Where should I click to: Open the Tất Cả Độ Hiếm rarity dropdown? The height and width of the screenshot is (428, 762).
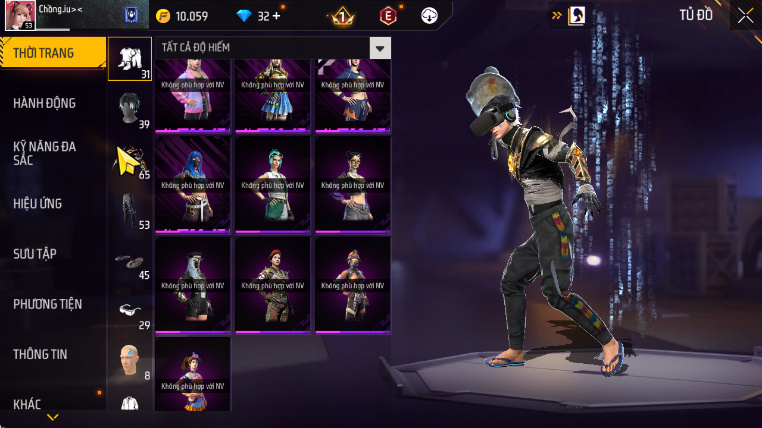coord(379,48)
